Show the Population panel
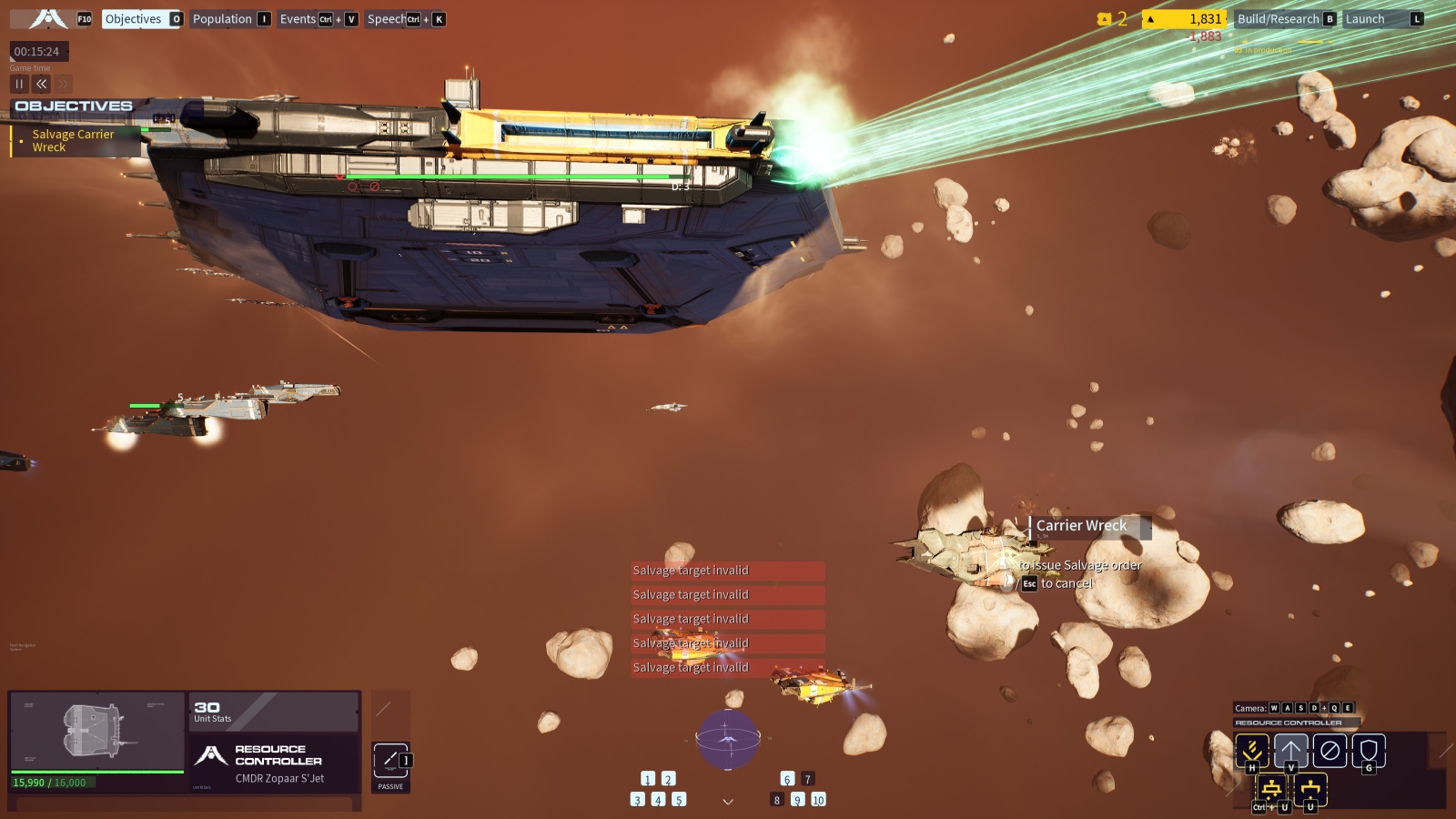Screen dimensions: 1456x819 pos(222,19)
